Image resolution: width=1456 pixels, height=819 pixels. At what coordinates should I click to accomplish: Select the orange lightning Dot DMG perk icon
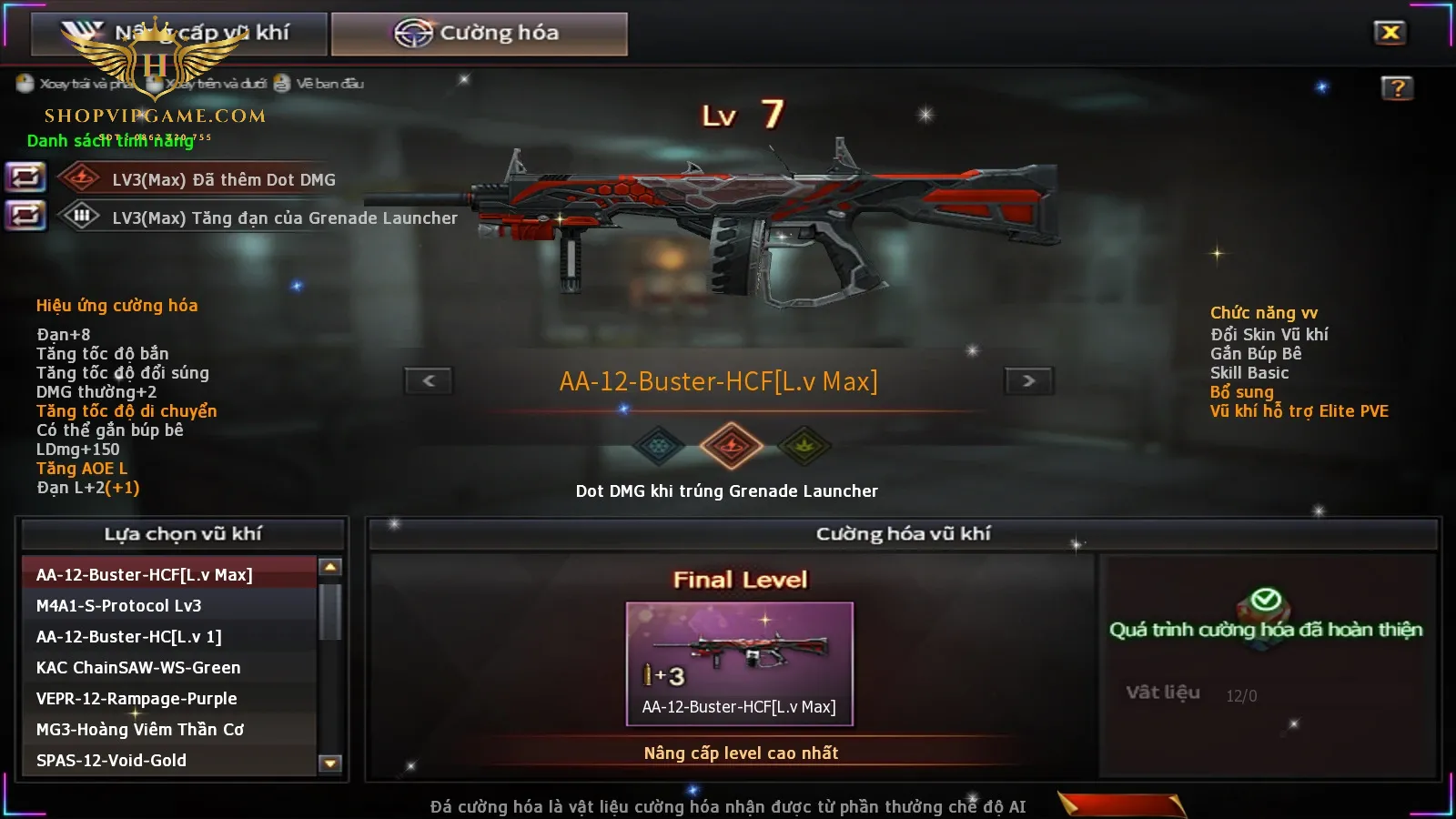coord(731,446)
